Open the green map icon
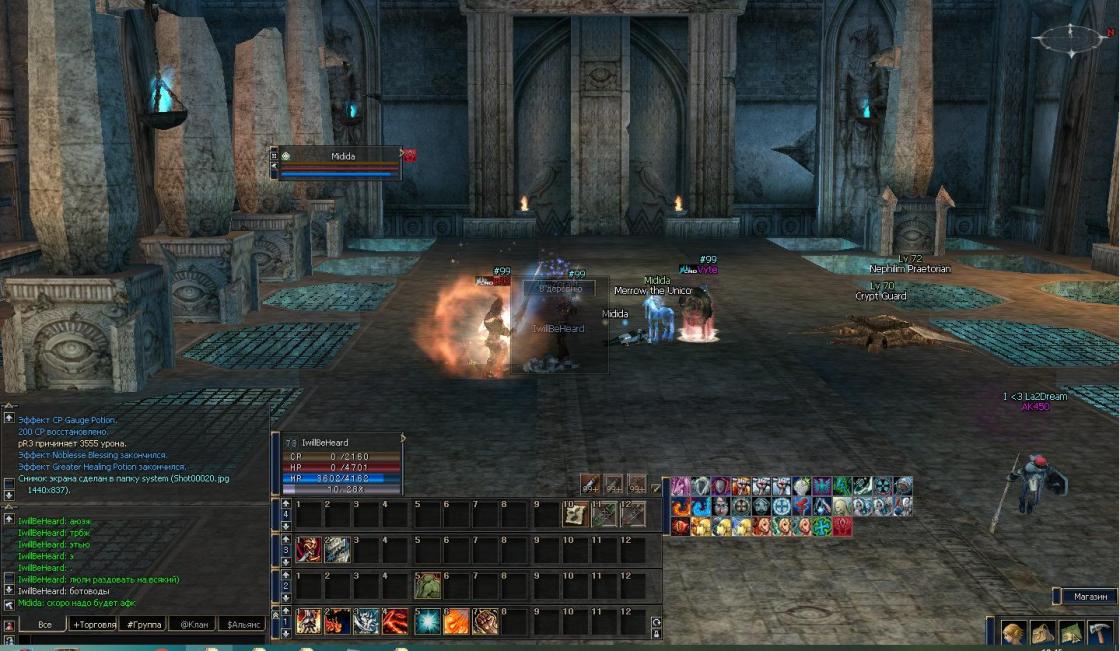 (1071, 633)
